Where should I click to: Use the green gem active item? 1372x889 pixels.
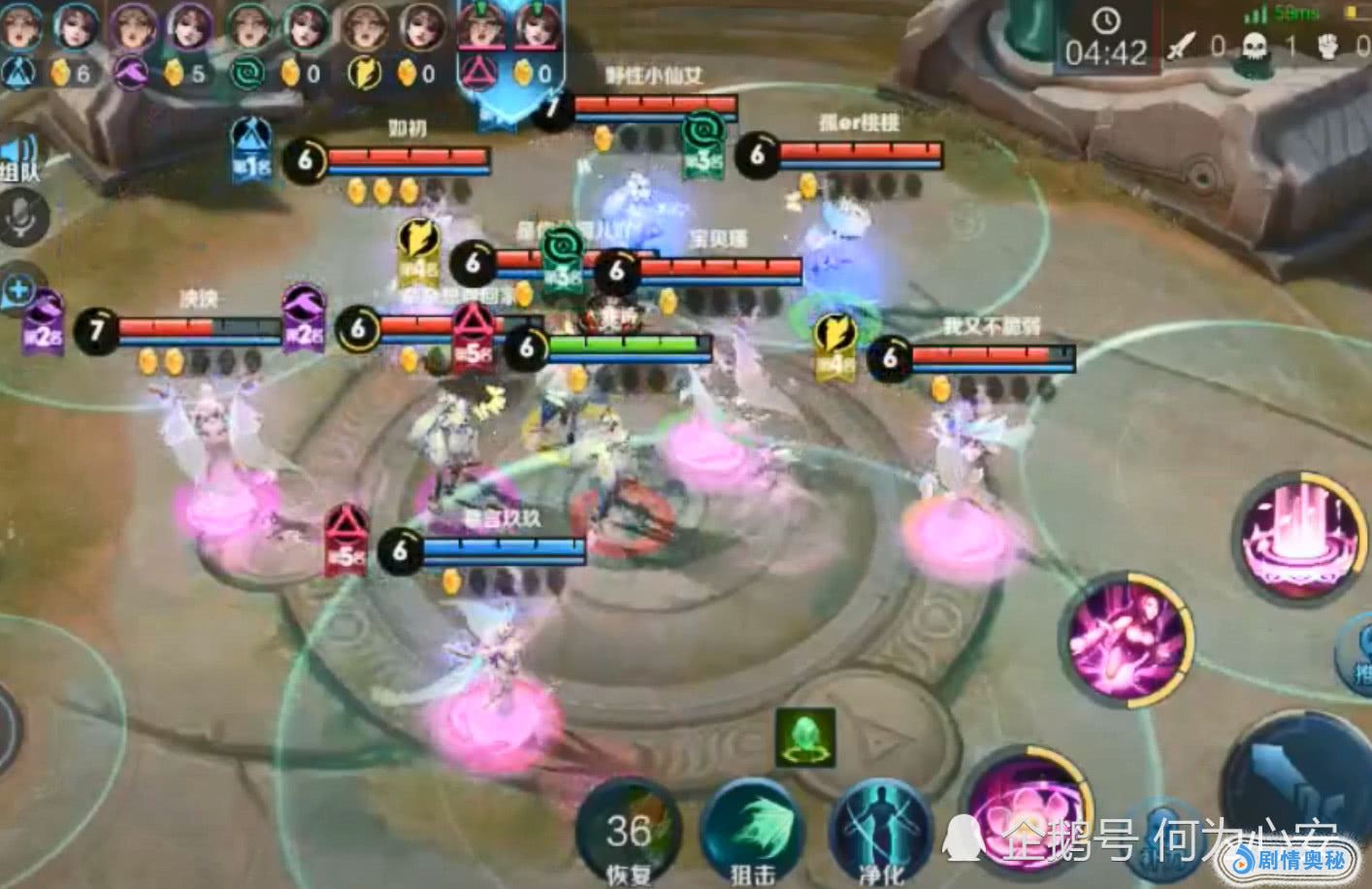pos(805,738)
